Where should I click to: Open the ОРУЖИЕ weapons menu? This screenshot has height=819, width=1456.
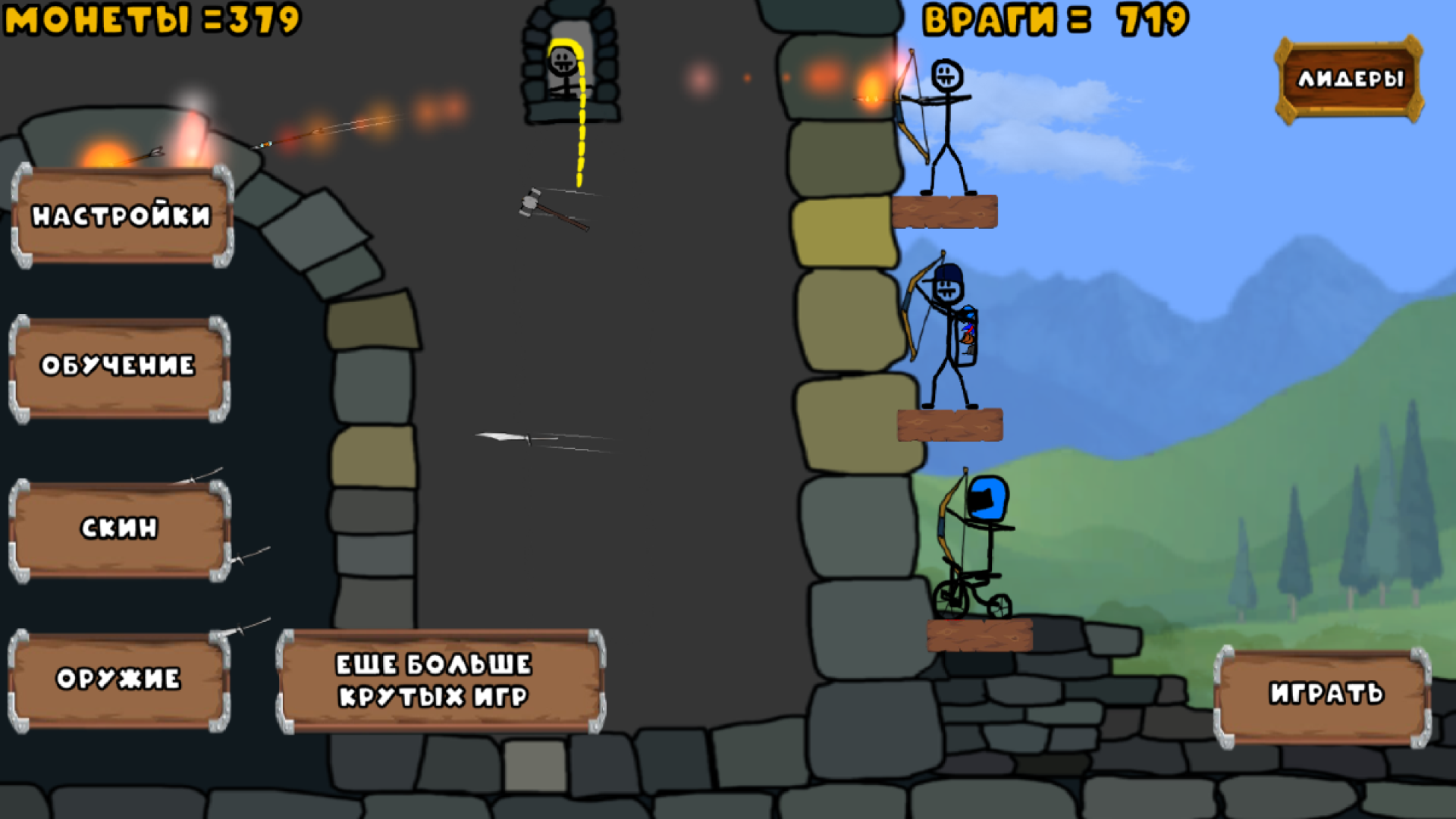tap(119, 677)
